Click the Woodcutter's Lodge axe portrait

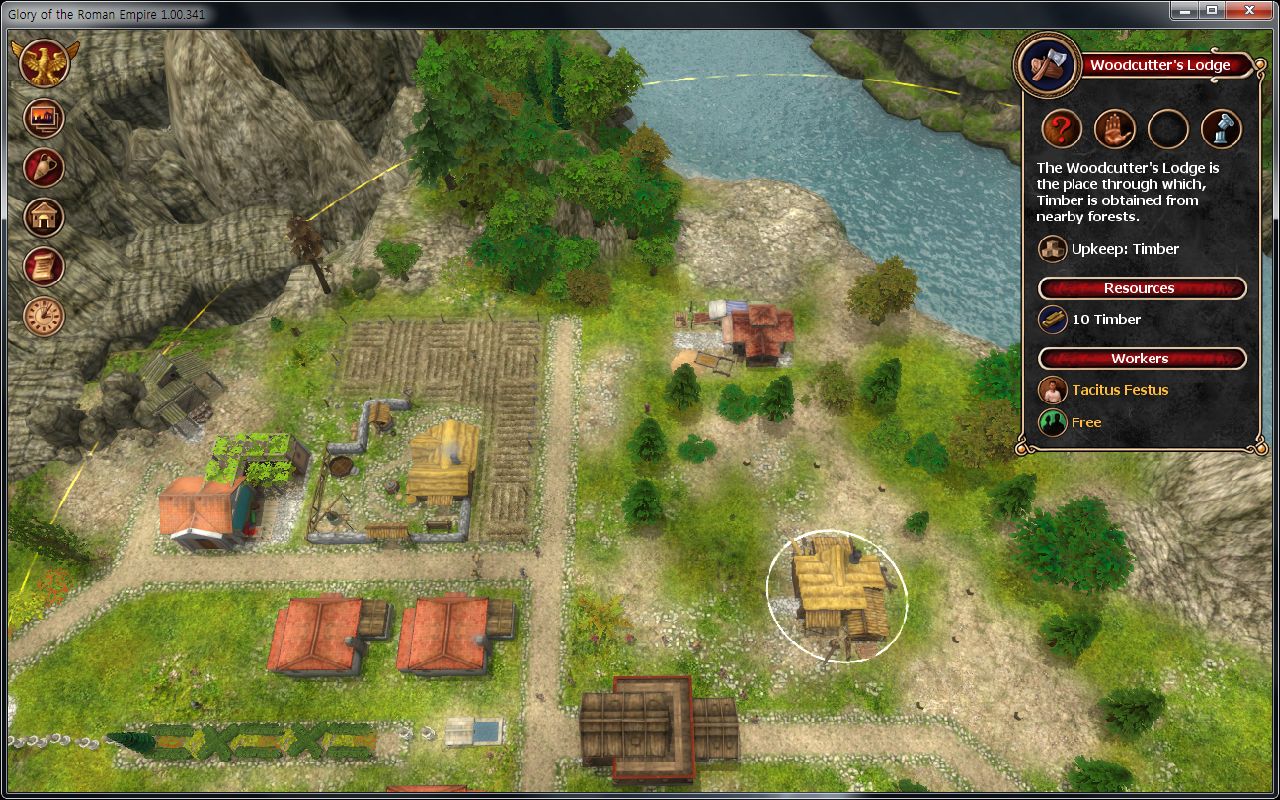(1046, 65)
